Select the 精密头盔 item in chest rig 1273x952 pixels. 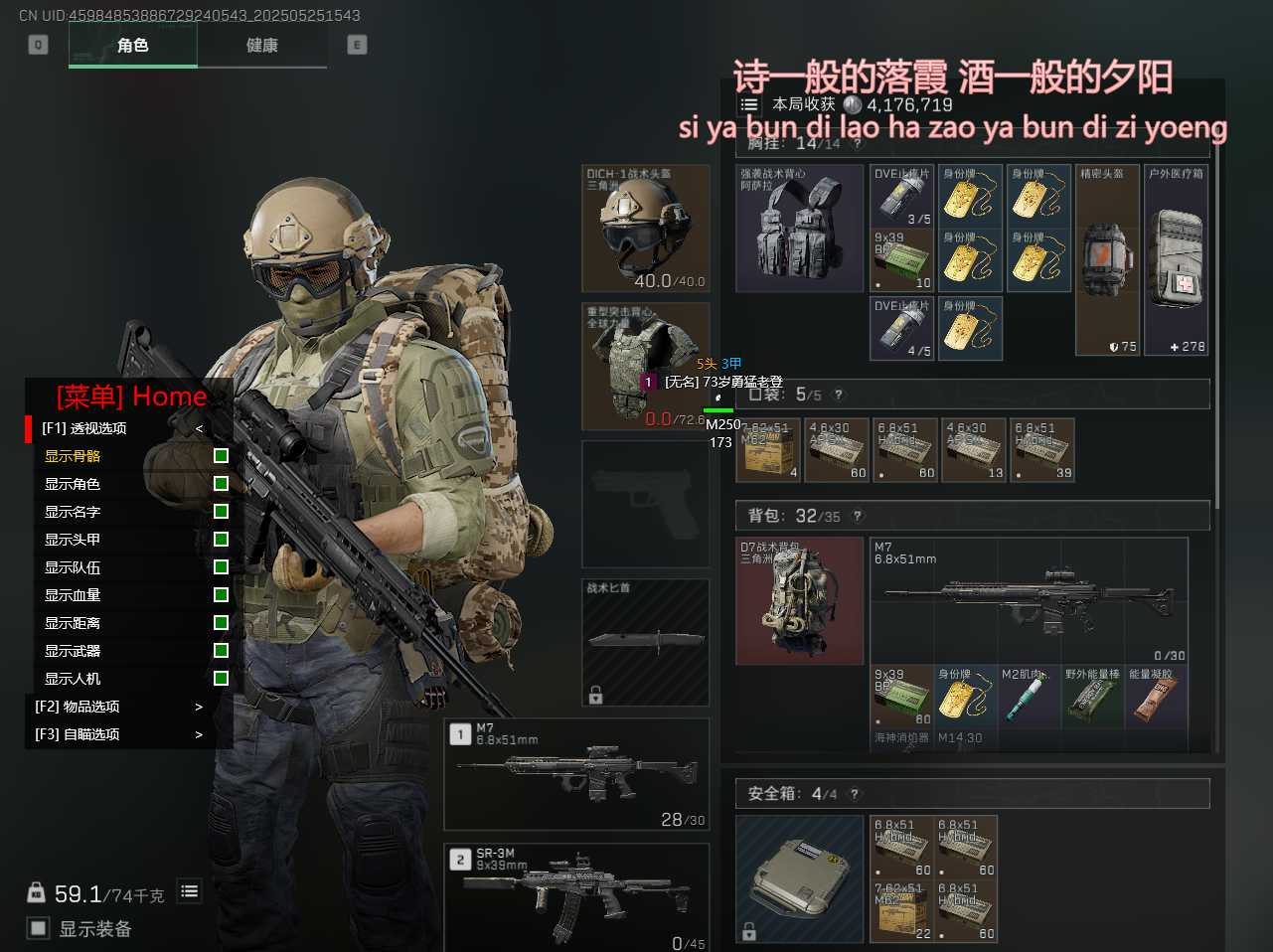click(1107, 259)
